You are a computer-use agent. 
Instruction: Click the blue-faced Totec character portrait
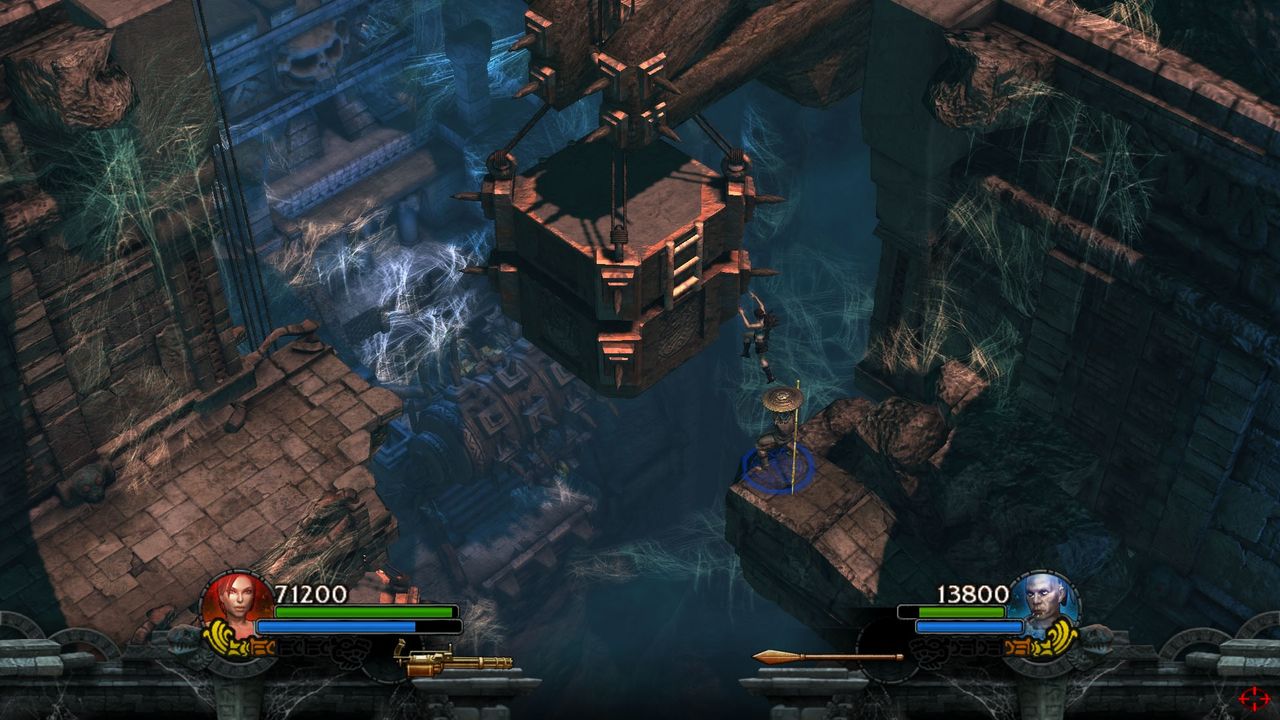[x=1042, y=603]
